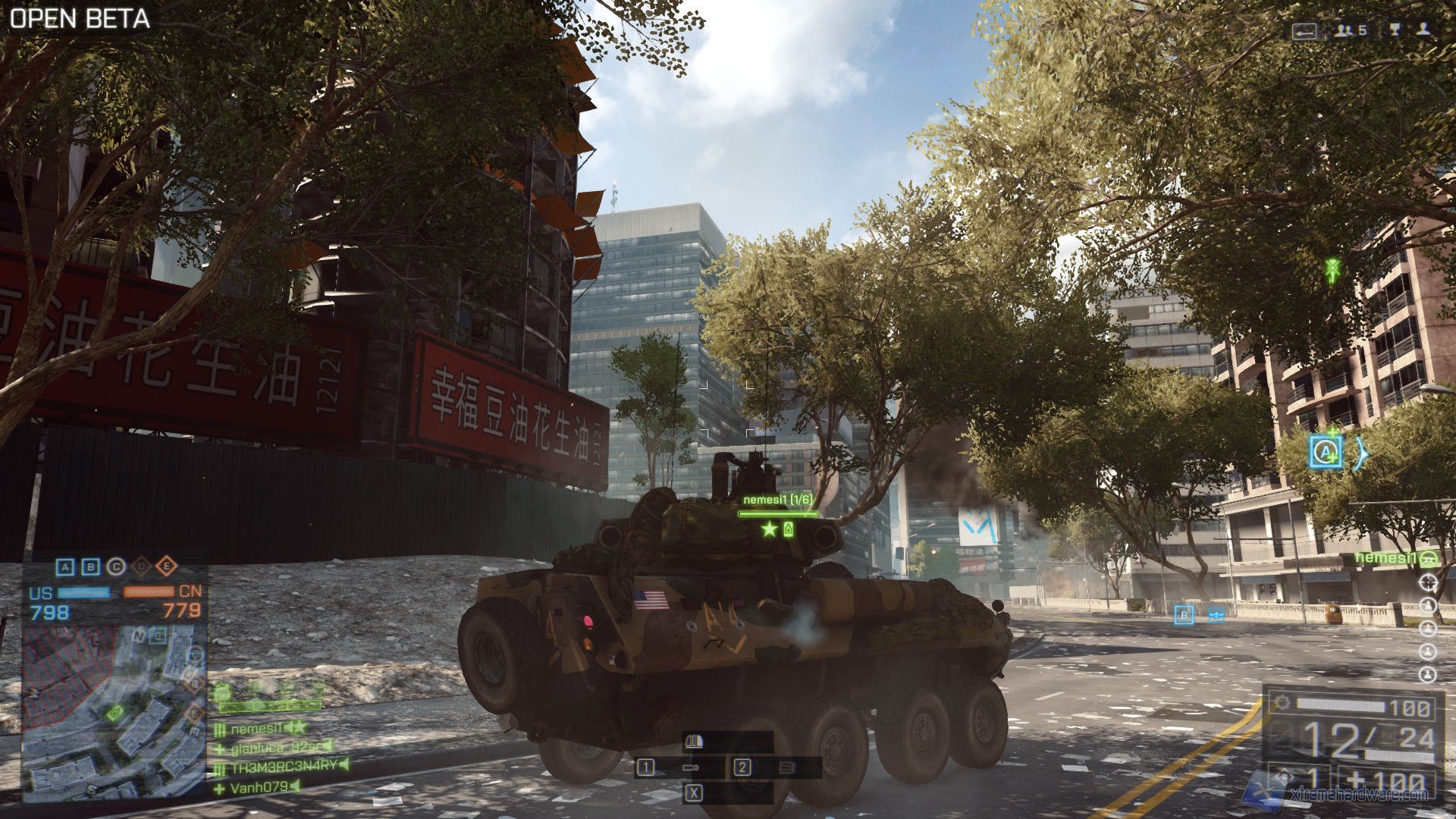Select dim diamond flag D indicator
Viewport: 1456px width, 819px height.
[x=142, y=566]
